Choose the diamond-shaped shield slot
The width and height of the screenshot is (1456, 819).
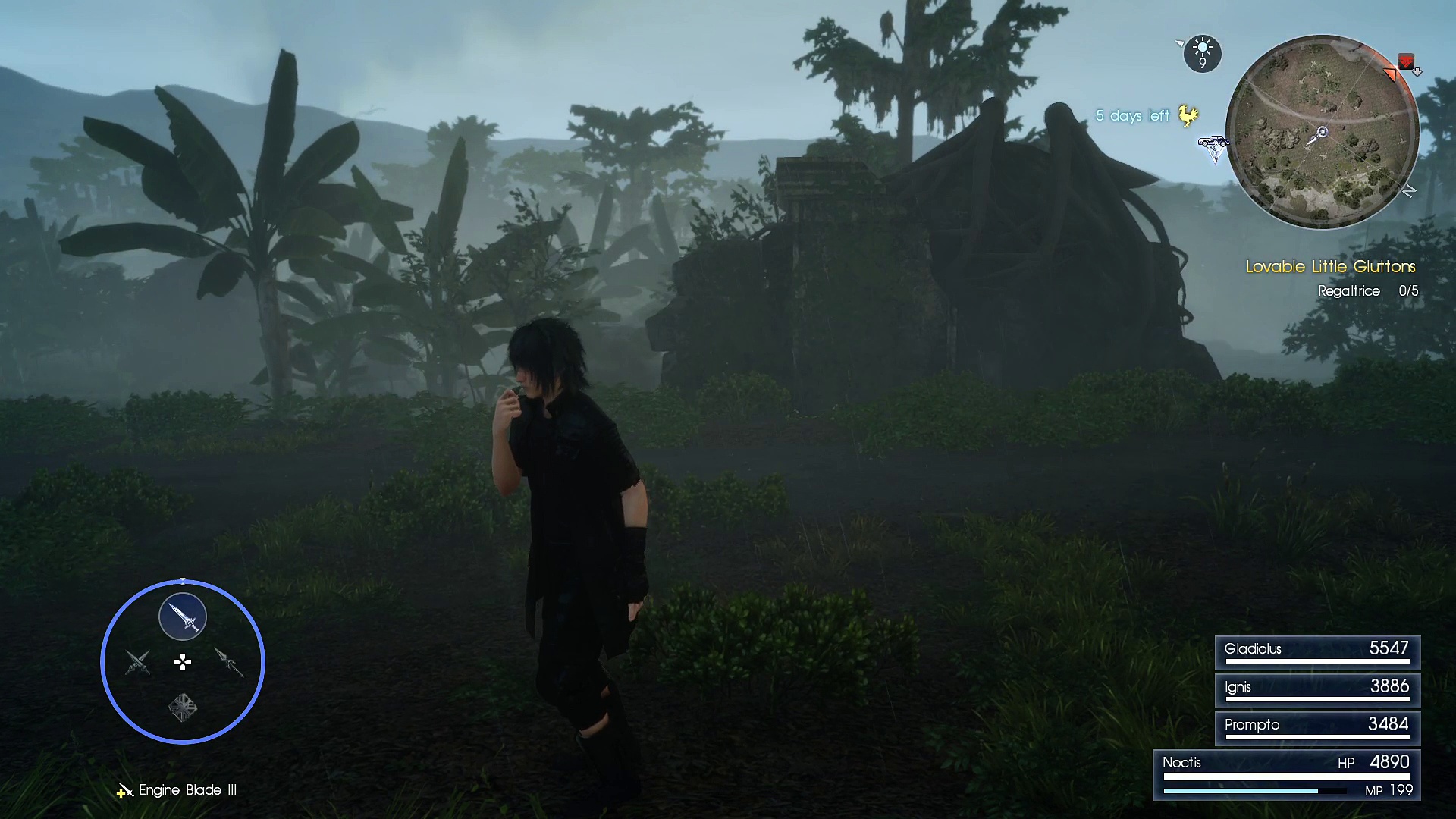point(183,708)
